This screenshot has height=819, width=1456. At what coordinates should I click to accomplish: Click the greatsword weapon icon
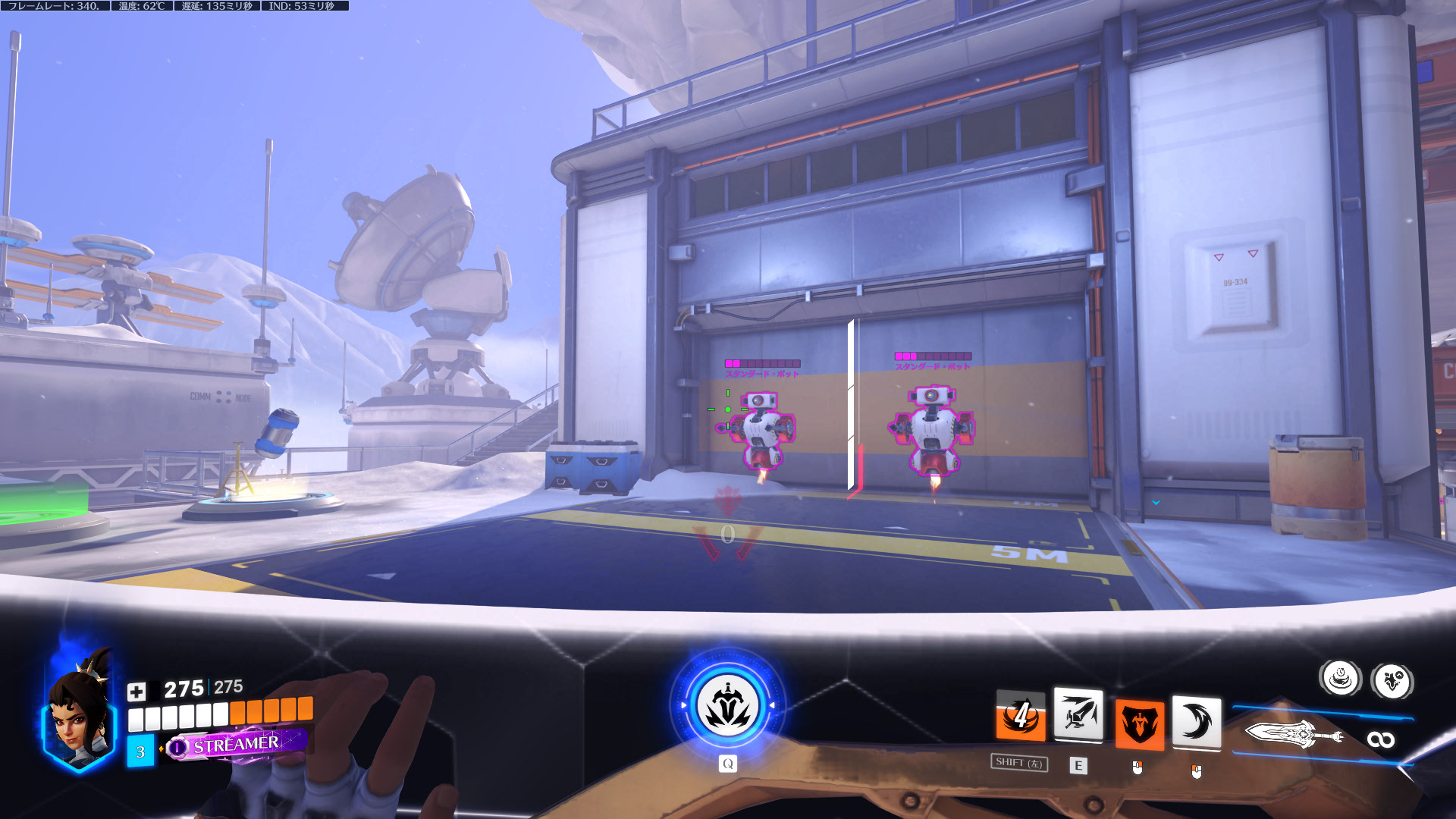[x=1293, y=734]
